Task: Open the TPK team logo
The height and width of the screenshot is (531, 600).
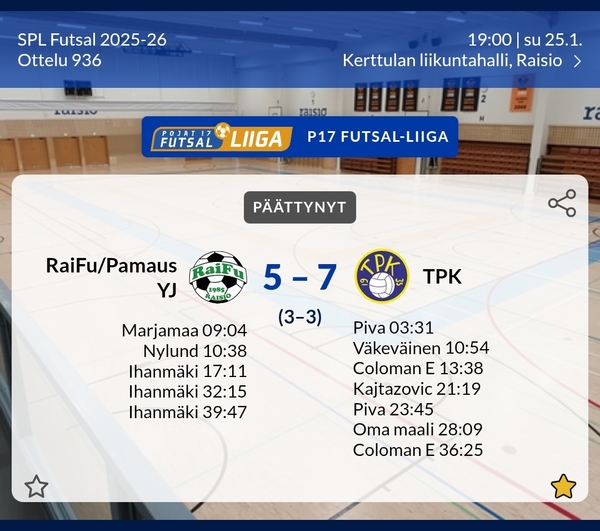Action: [382, 276]
